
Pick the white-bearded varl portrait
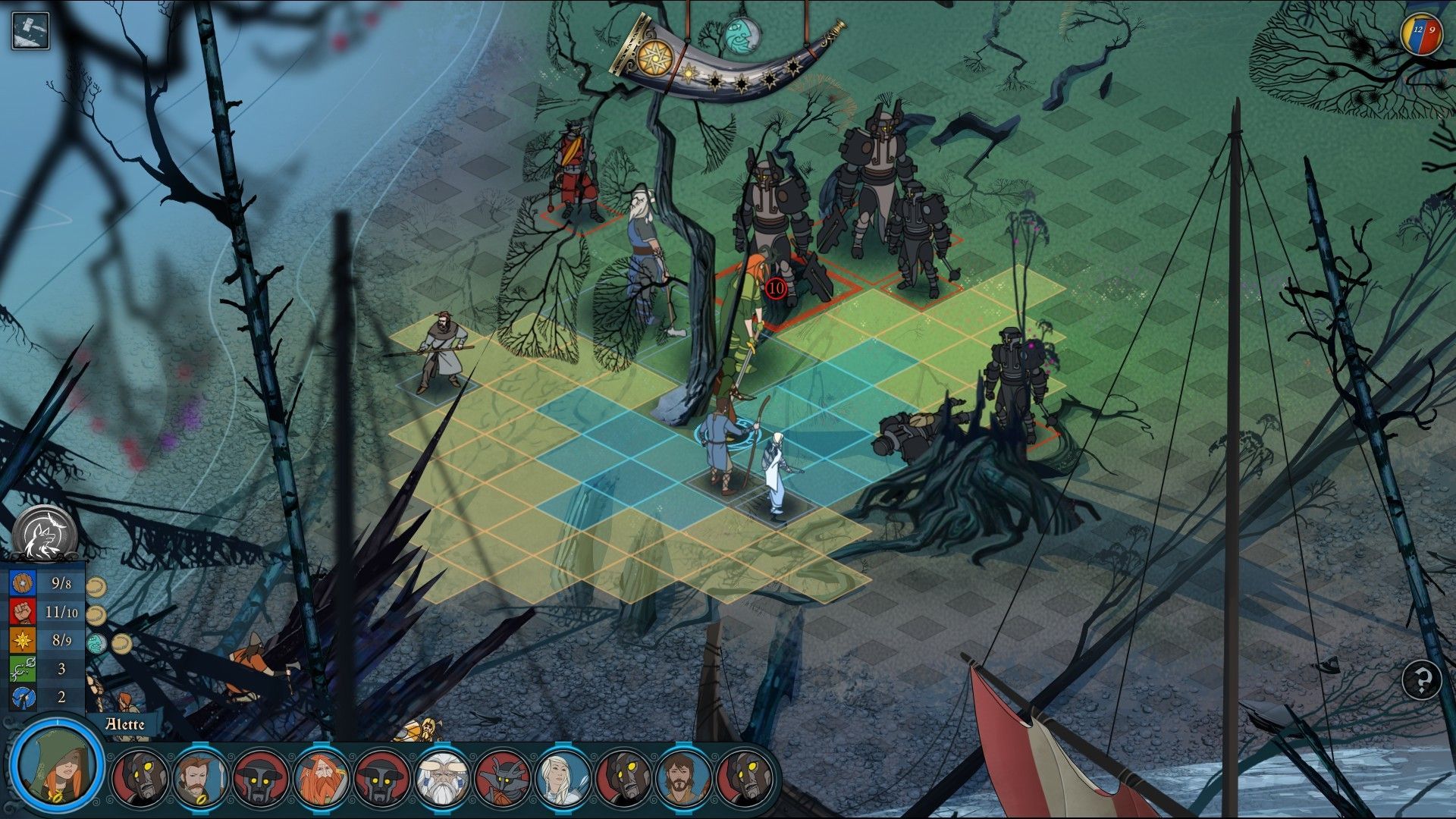point(442,778)
